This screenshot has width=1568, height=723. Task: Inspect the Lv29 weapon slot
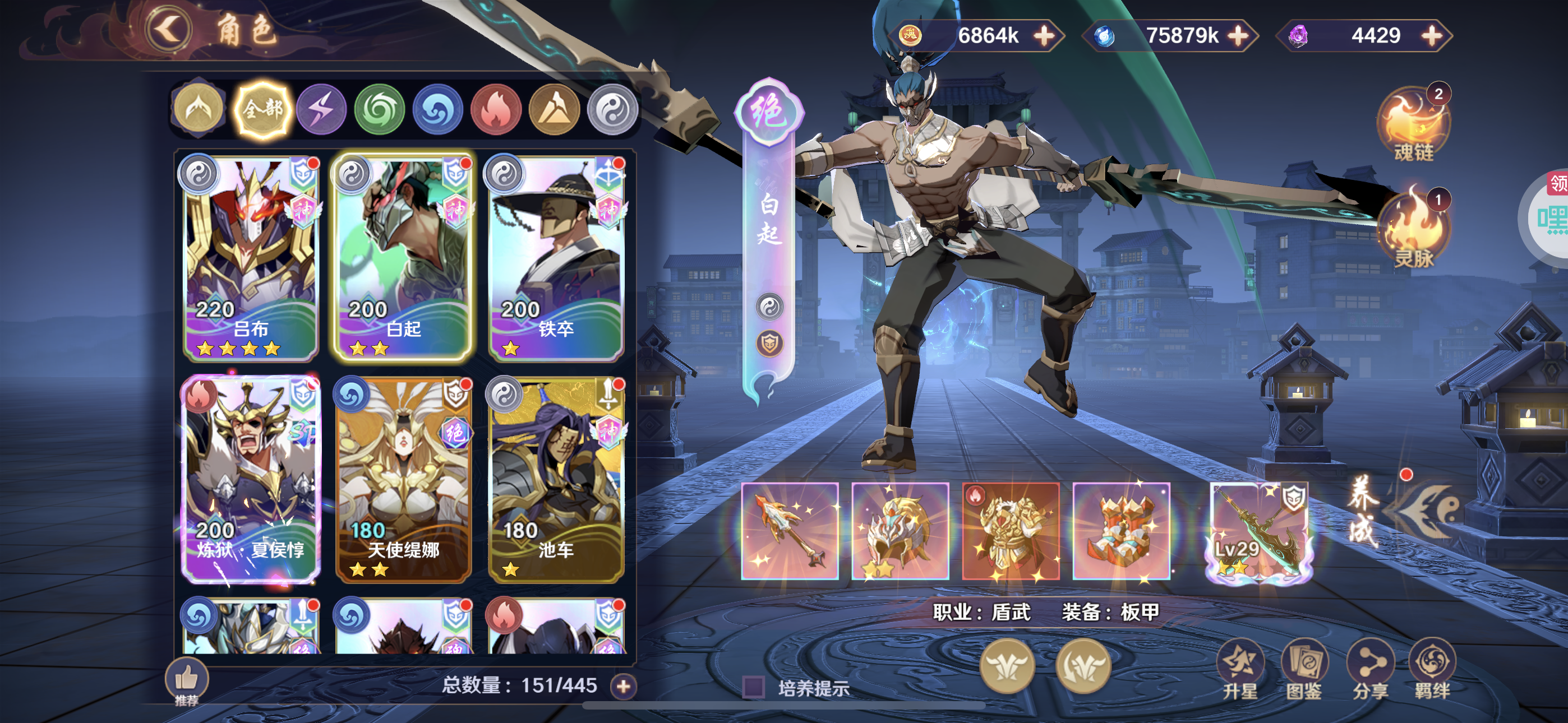coord(1259,531)
